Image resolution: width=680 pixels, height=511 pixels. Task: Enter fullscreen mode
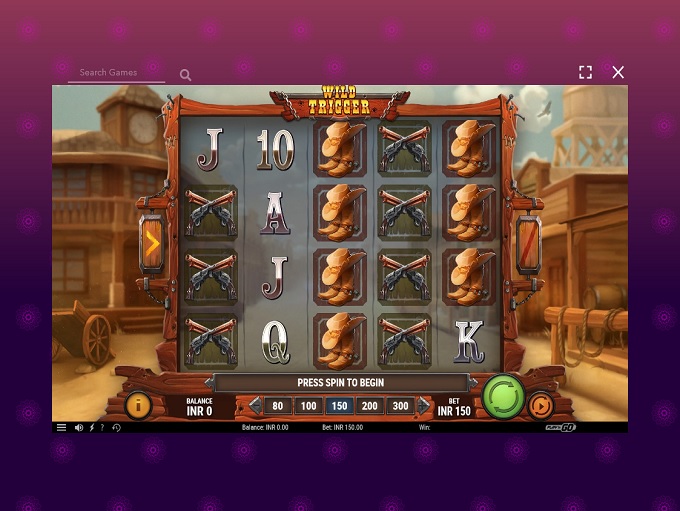click(586, 72)
